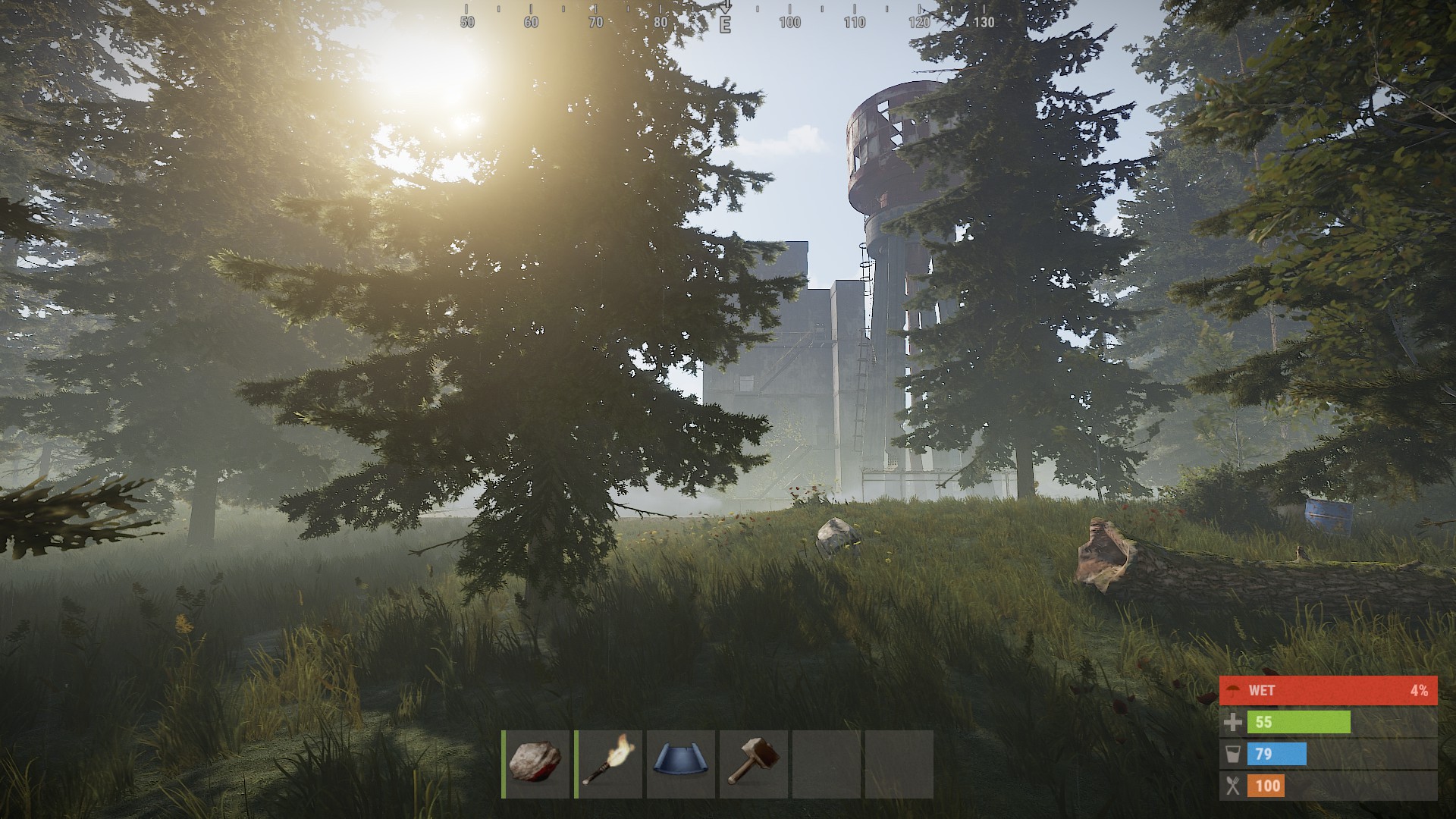Equip the lit torch from the hotbar

point(609,764)
